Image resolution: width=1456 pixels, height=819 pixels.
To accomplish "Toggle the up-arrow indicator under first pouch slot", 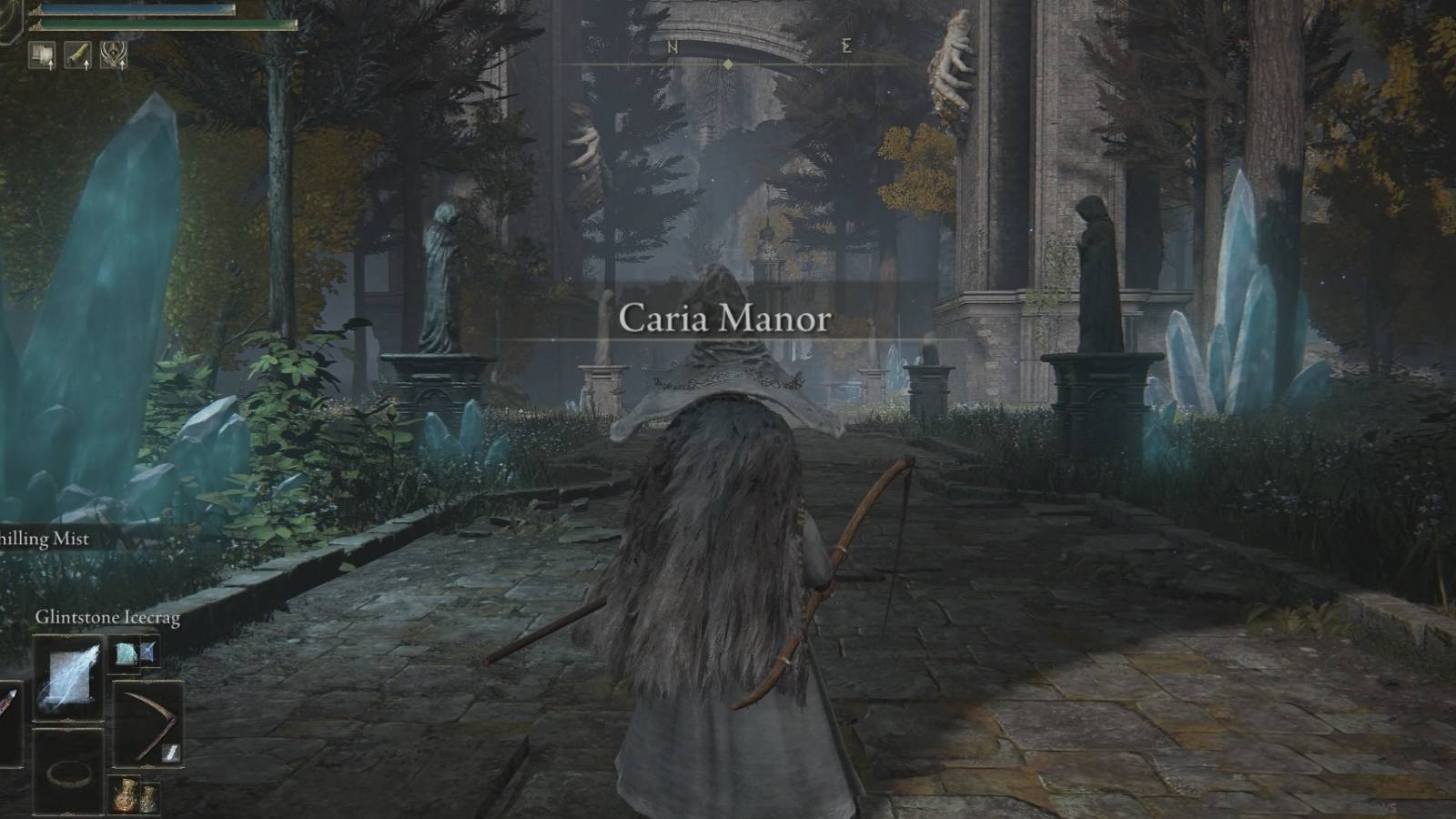I will tap(51, 65).
